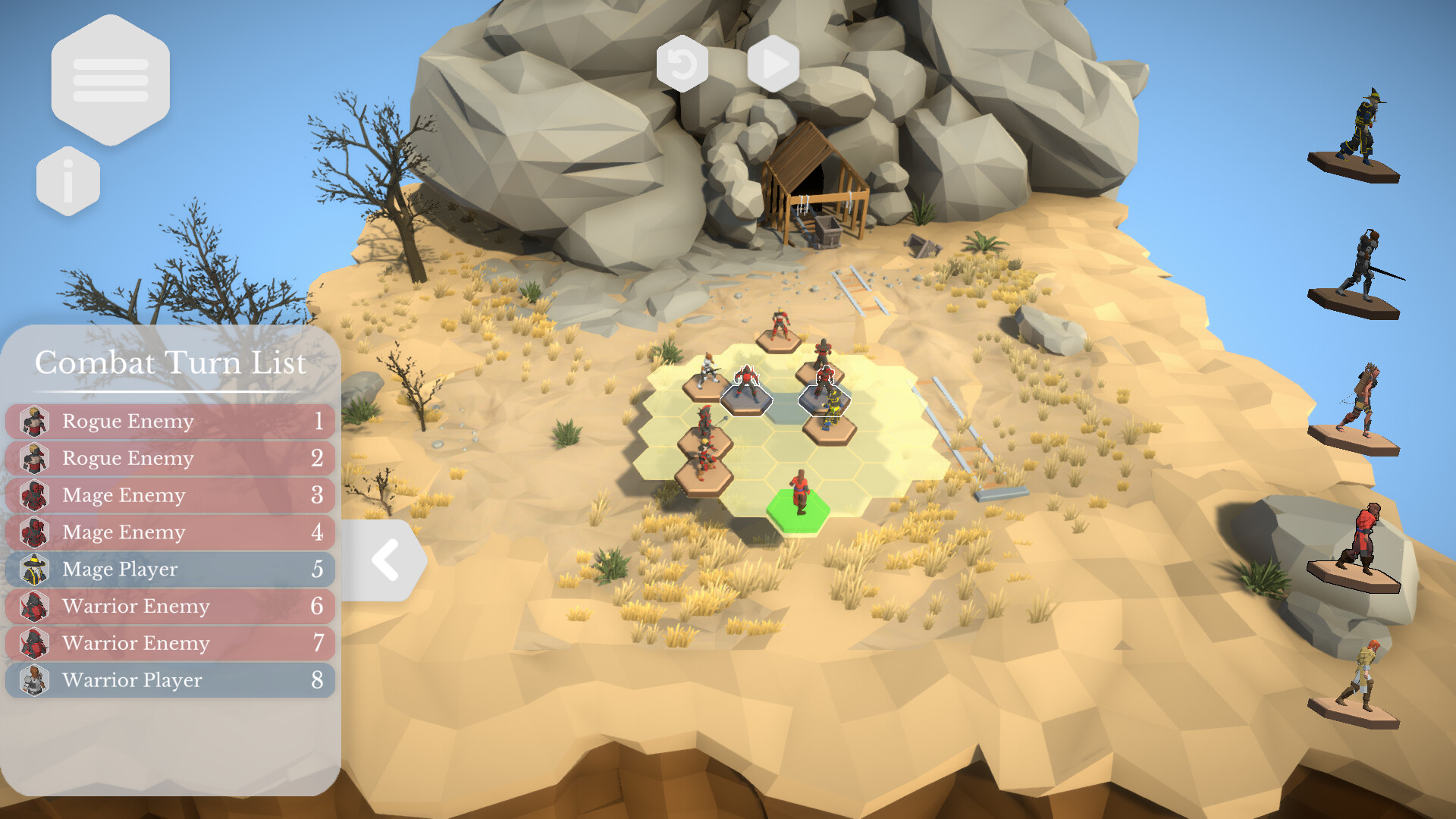
Task: Select the Mage Player portrait icon
Action: click(x=34, y=570)
